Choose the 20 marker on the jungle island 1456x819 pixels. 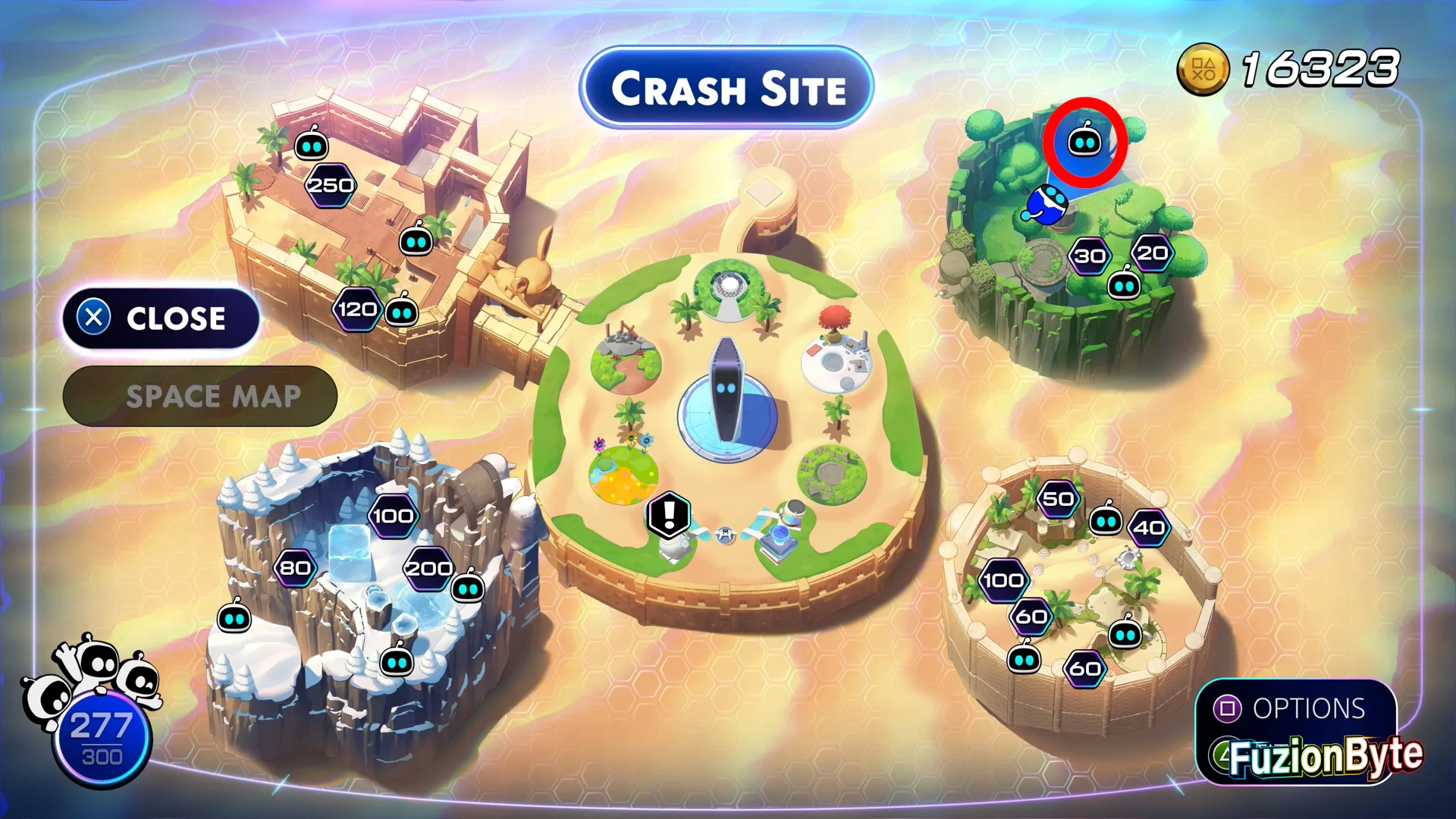point(1152,253)
